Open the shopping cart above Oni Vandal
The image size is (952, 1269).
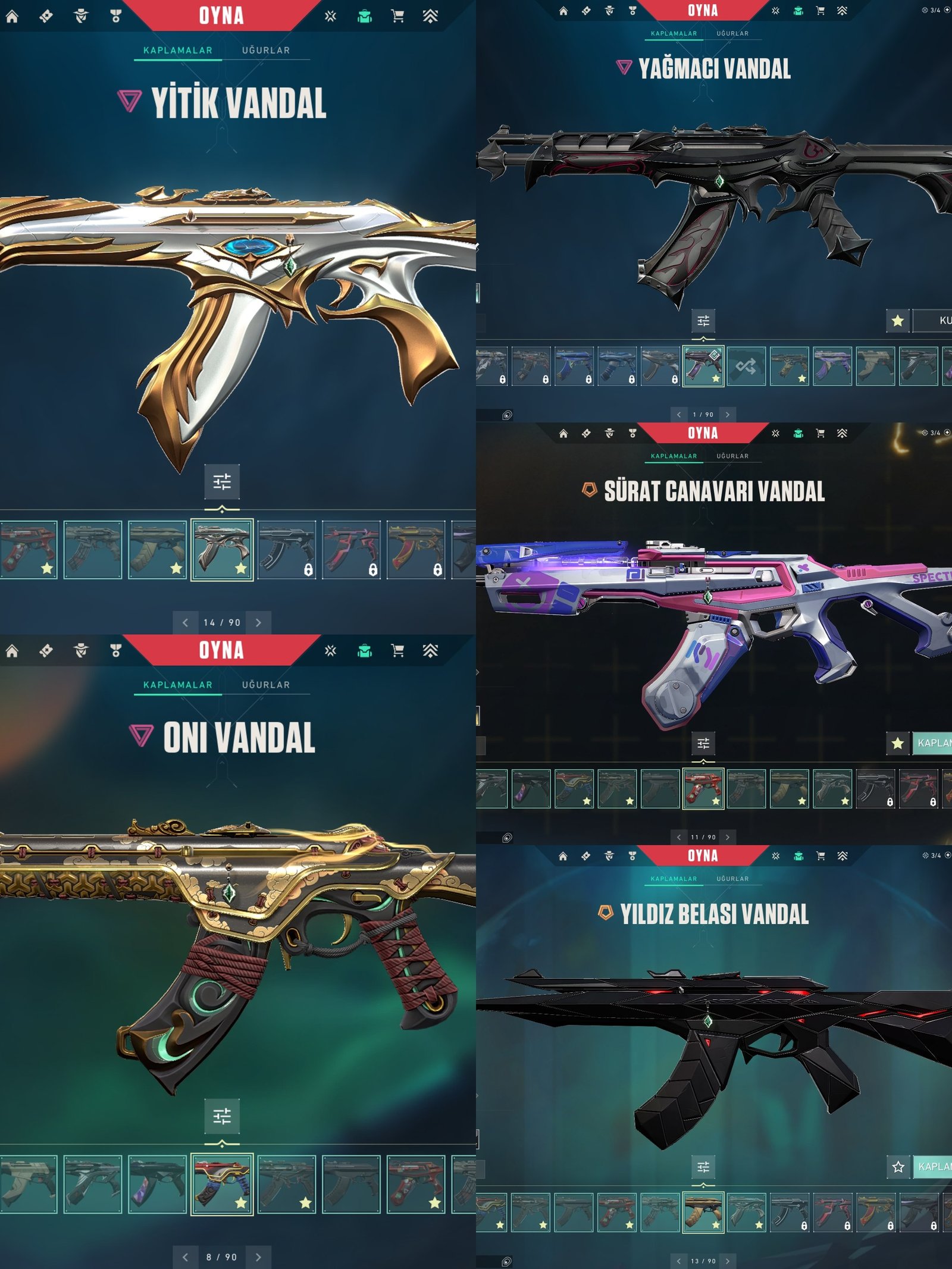click(x=397, y=651)
